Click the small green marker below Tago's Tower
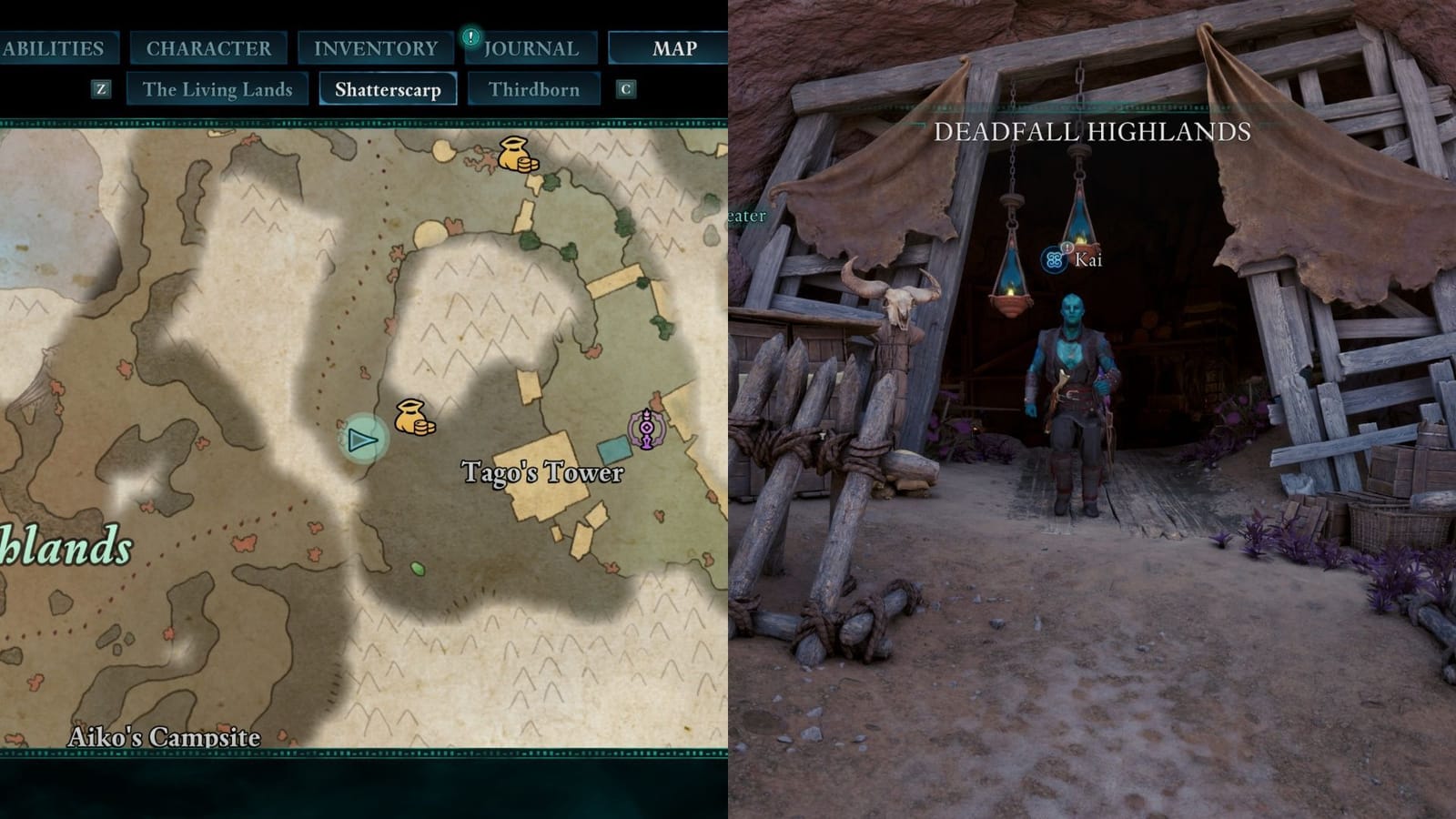 coord(416,567)
